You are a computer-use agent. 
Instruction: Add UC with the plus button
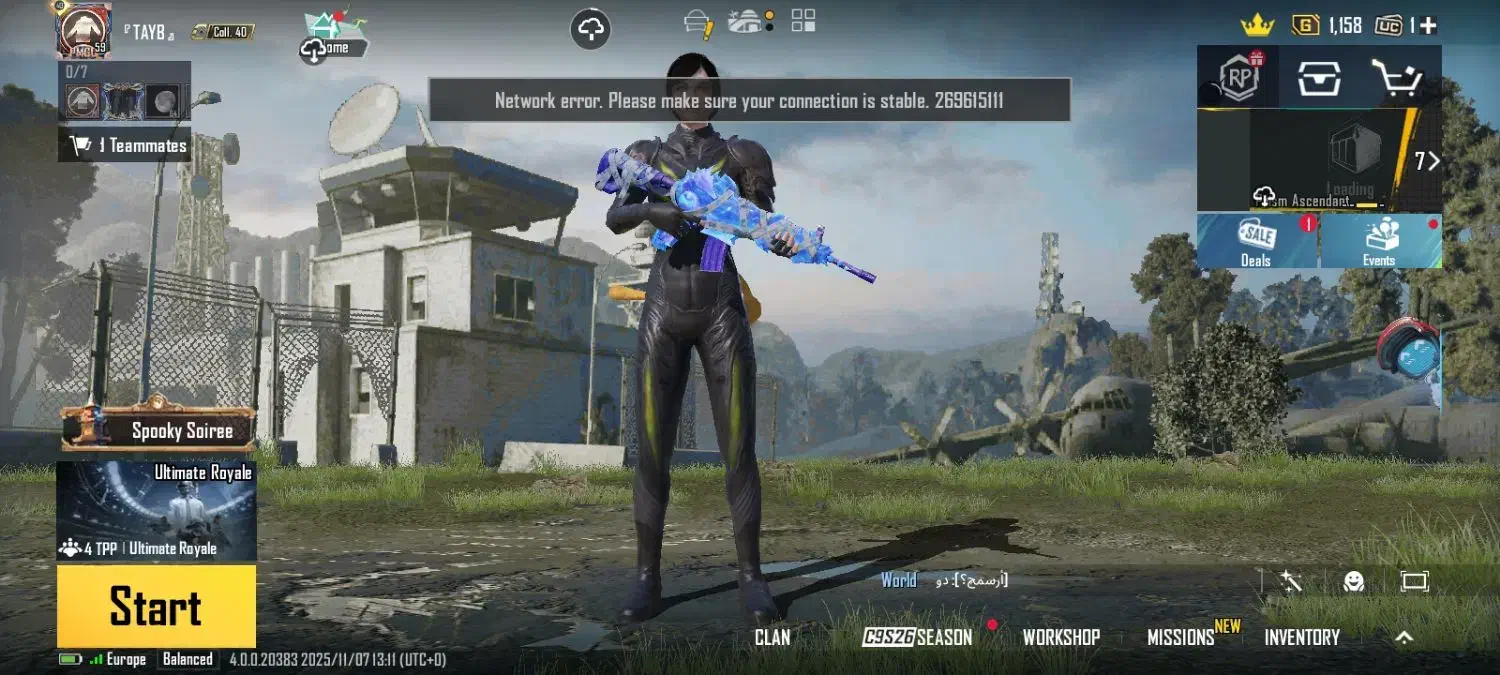pyautogui.click(x=1428, y=26)
